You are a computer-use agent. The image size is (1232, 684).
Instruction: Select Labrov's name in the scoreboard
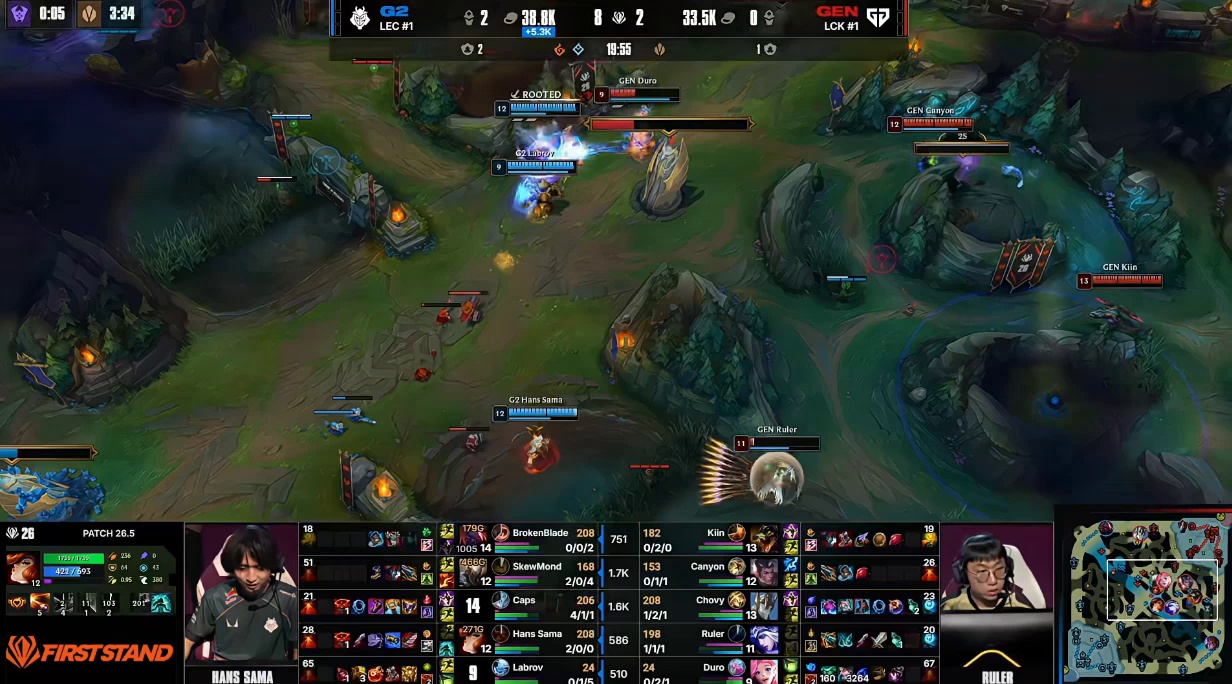(528, 666)
